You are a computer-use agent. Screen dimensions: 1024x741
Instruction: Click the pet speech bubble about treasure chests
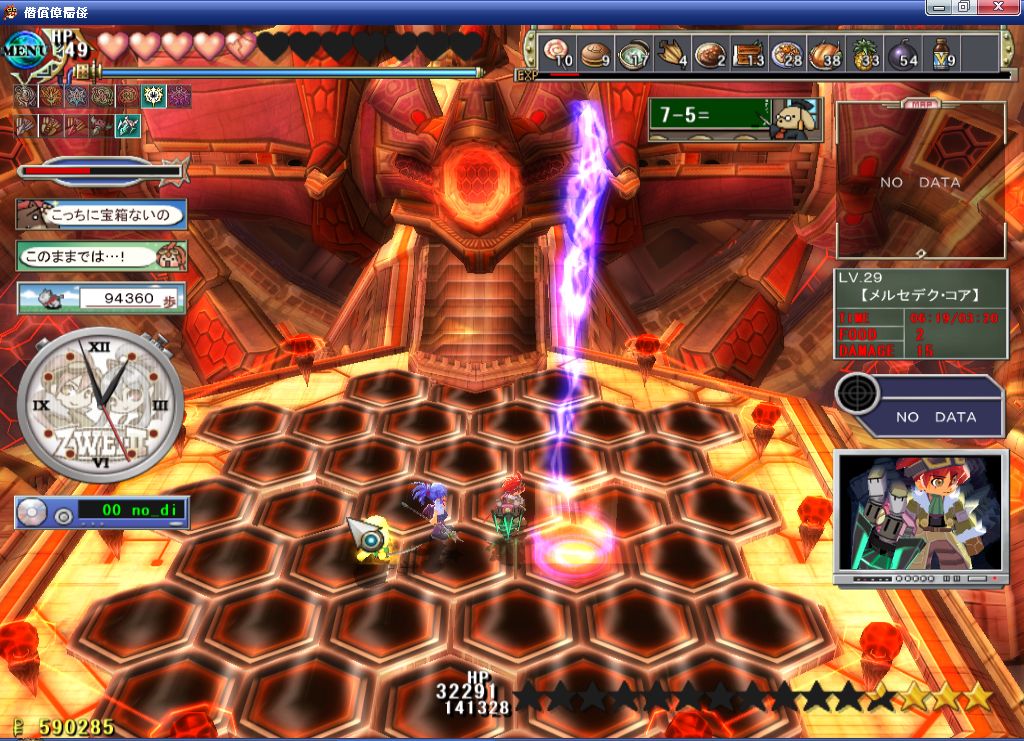101,213
